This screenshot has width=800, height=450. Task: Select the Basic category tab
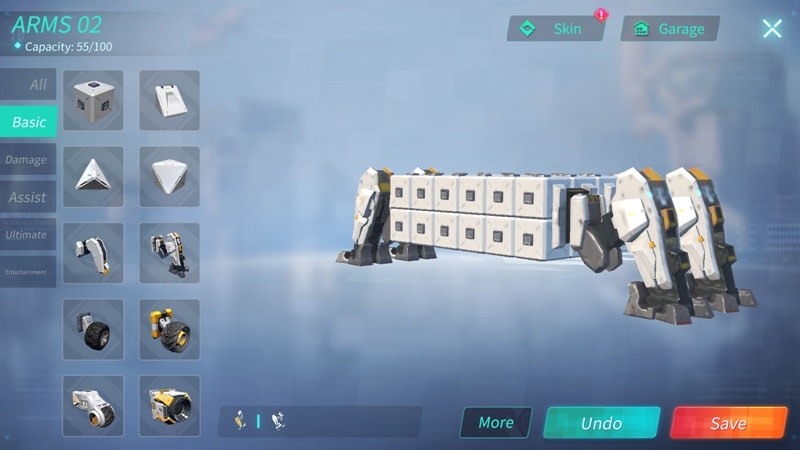point(28,122)
